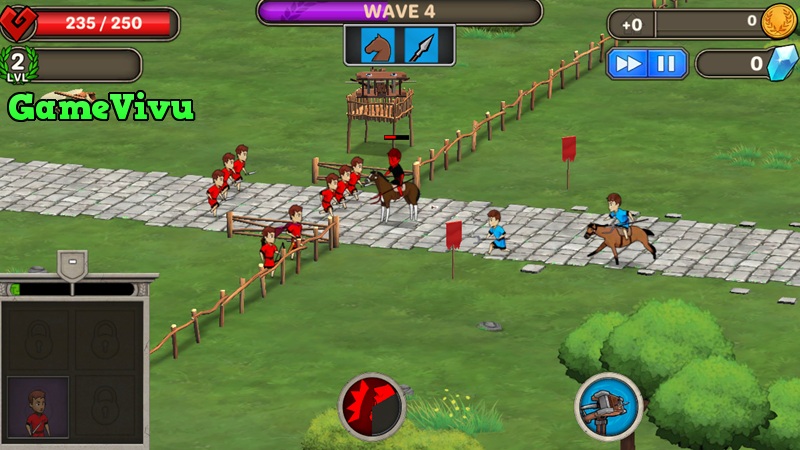Speed up the game with fast-forward

628,64
